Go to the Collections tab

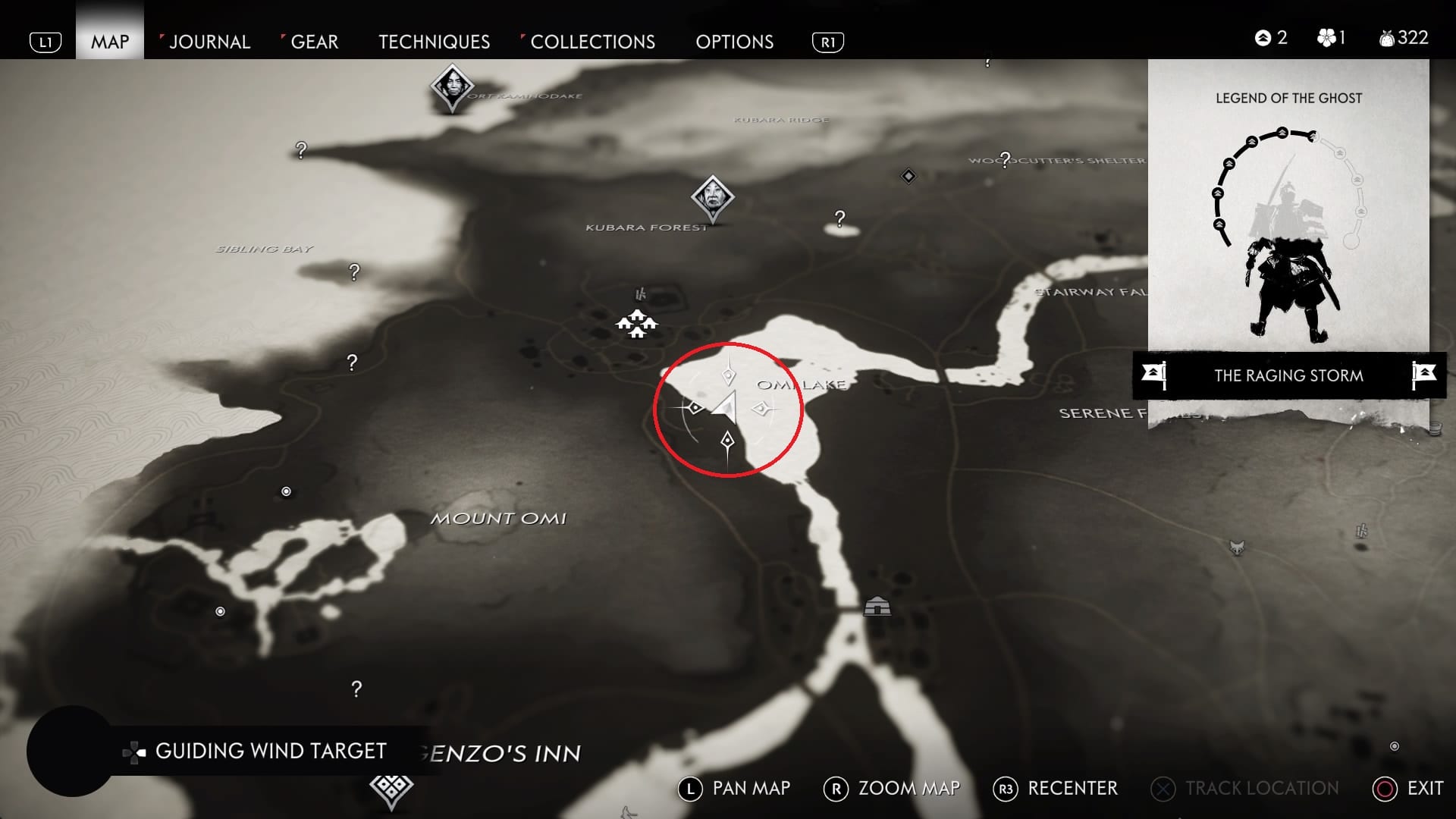pyautogui.click(x=592, y=42)
